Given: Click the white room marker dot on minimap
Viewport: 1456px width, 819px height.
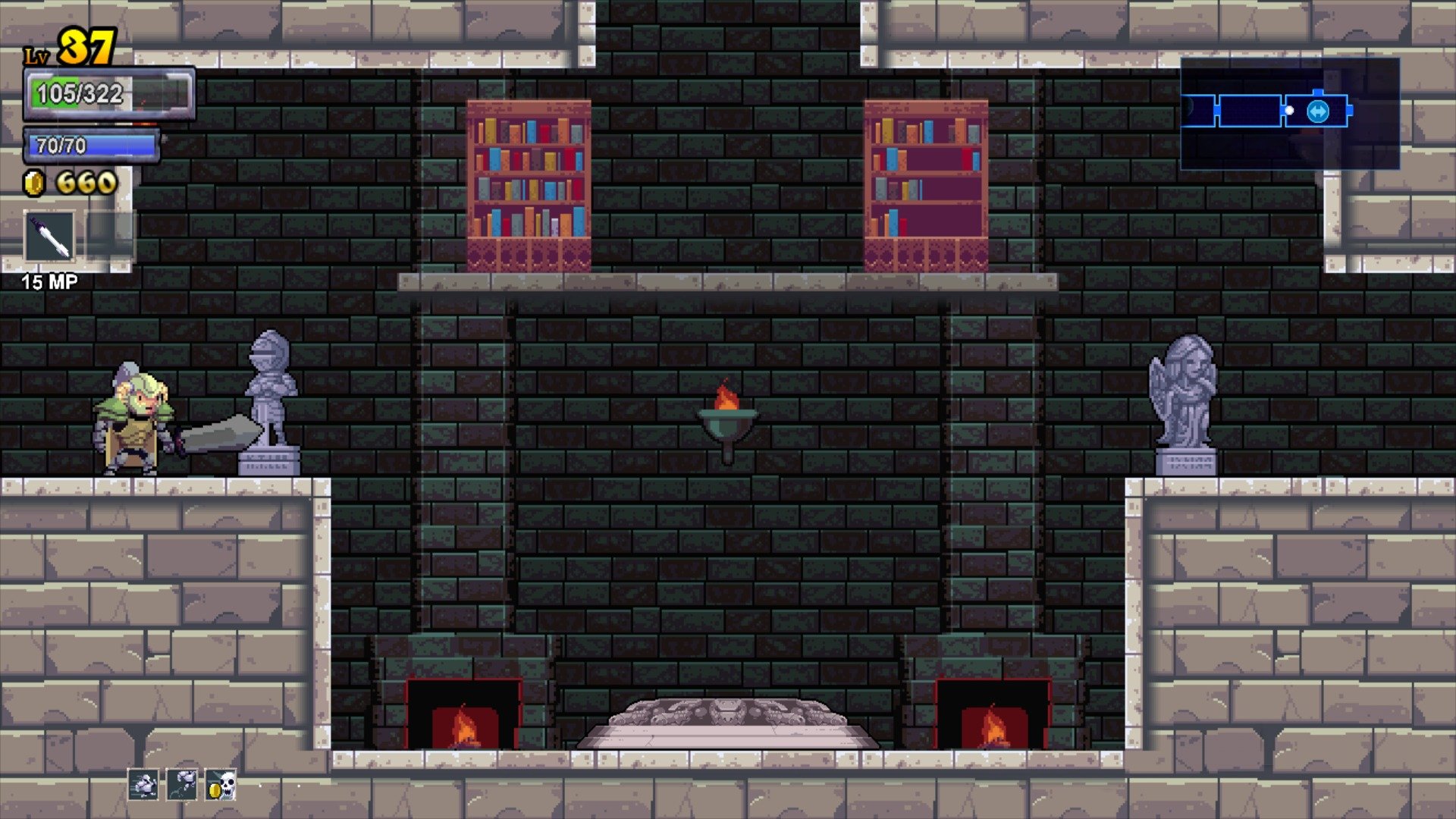Looking at the screenshot, I should point(1289,111).
